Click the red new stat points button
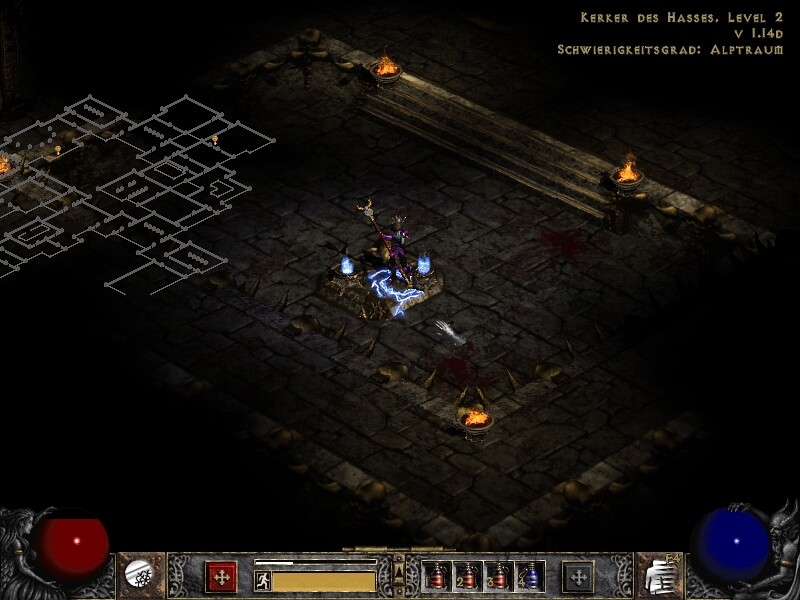 pos(221,577)
